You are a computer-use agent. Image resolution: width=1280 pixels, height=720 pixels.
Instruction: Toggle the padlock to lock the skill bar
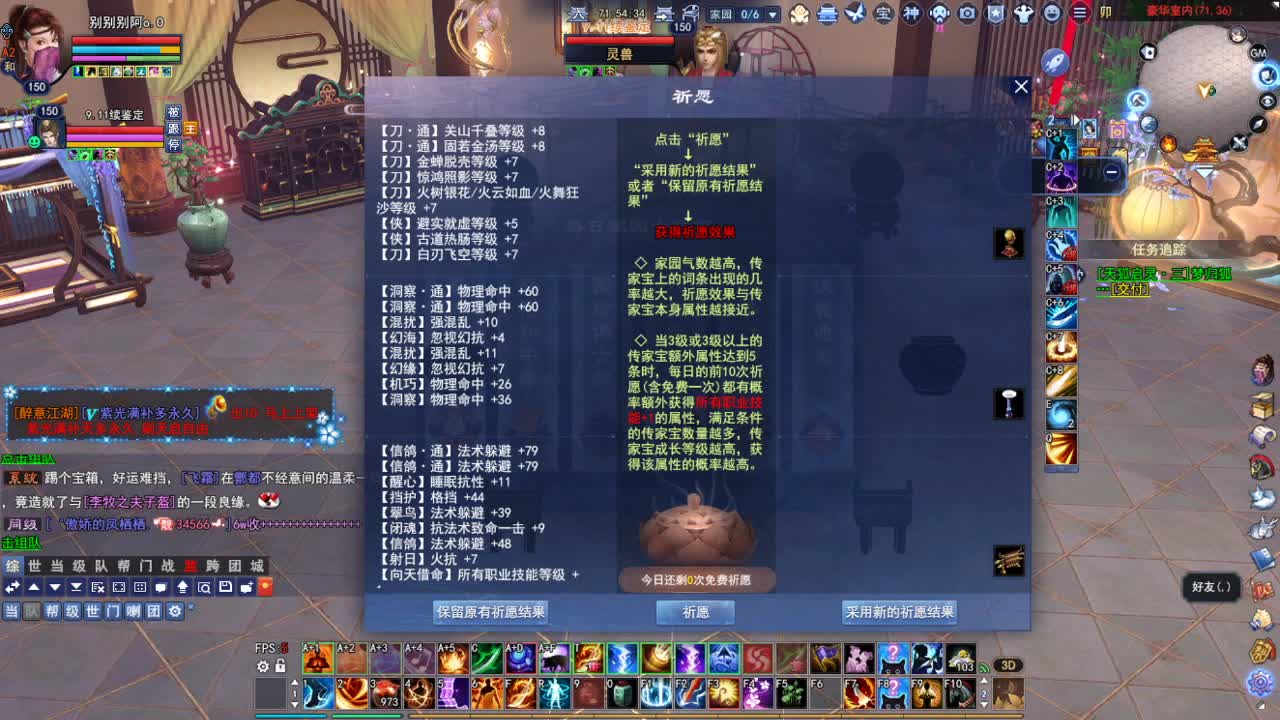(279, 665)
